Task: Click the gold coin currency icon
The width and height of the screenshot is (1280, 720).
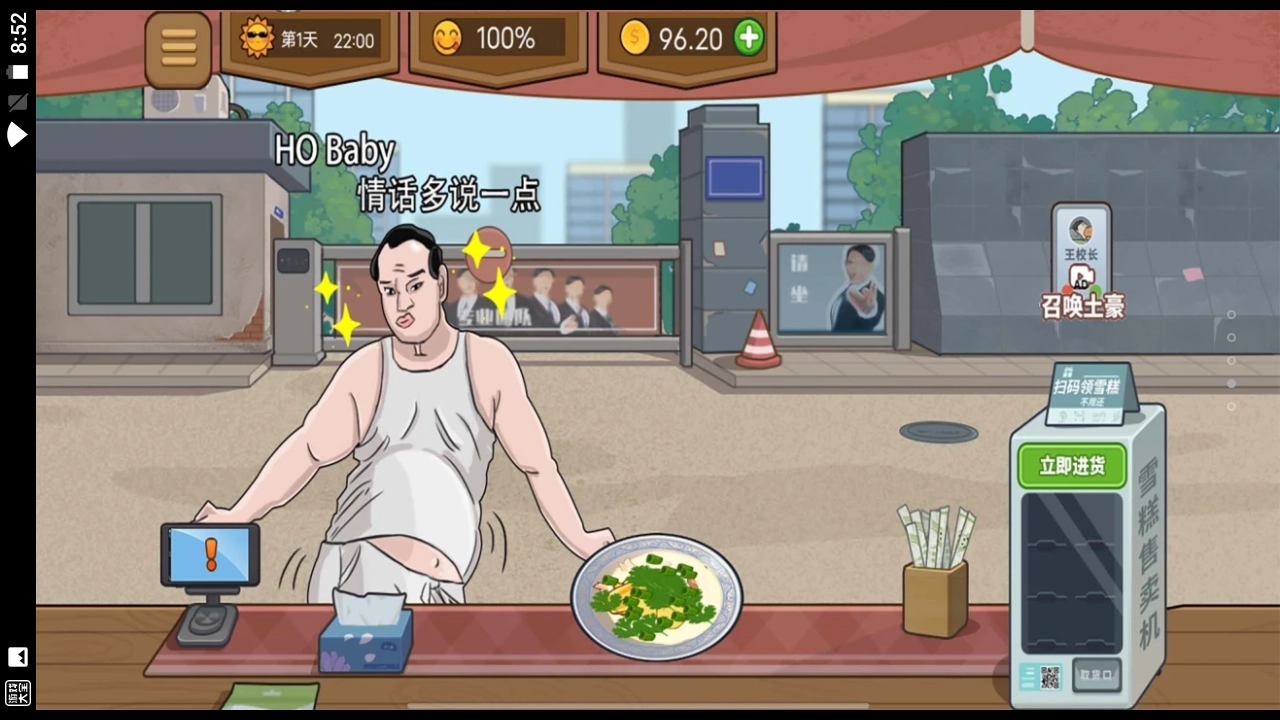Action: (x=636, y=38)
